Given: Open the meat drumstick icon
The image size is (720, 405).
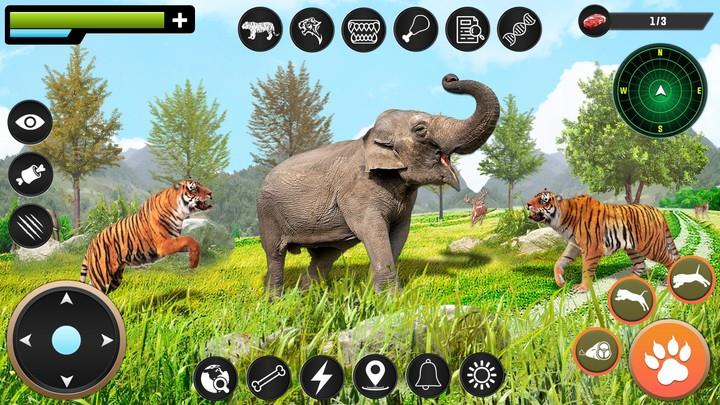Looking at the screenshot, I should tap(416, 30).
